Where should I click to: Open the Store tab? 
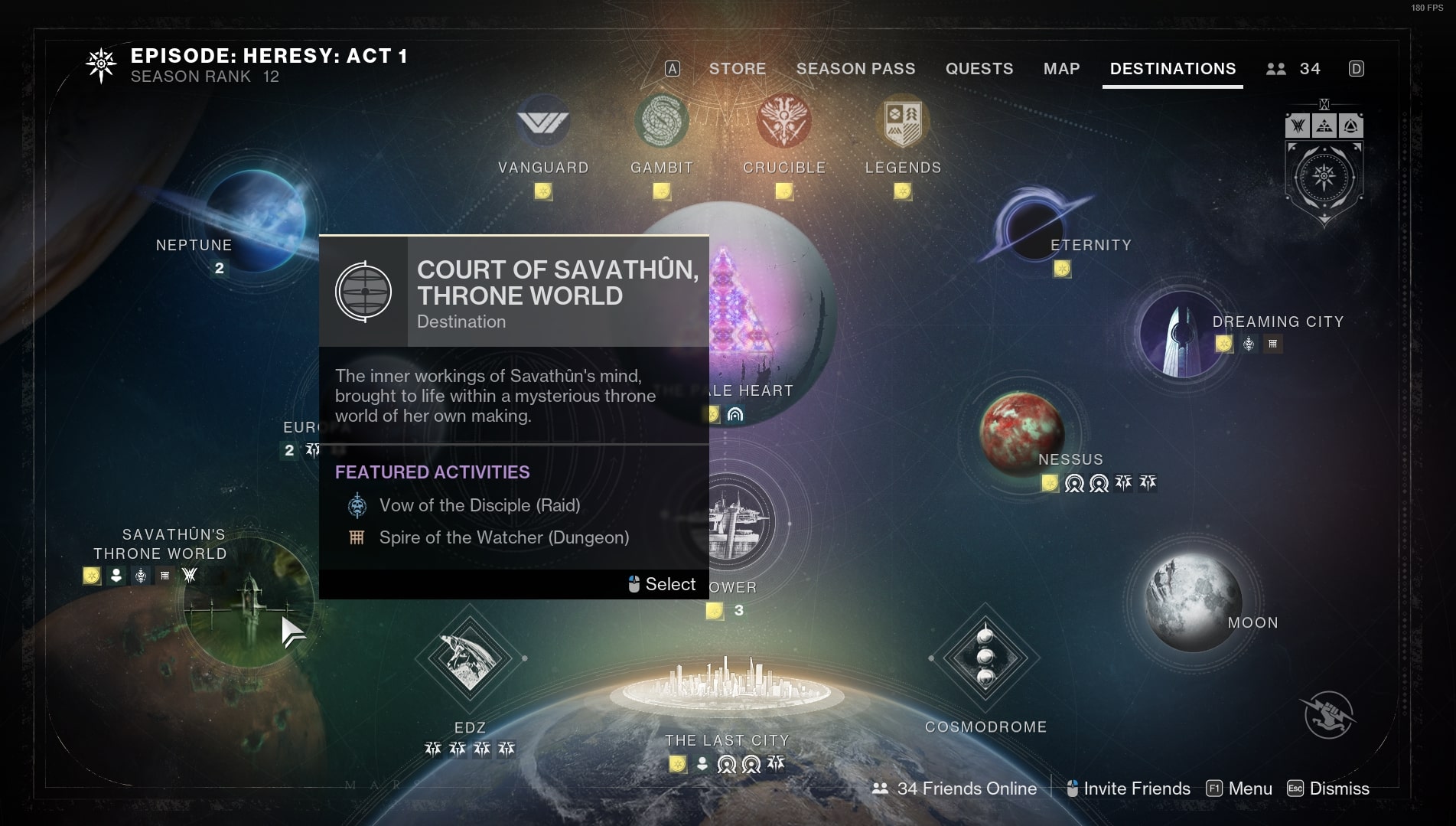[737, 69]
